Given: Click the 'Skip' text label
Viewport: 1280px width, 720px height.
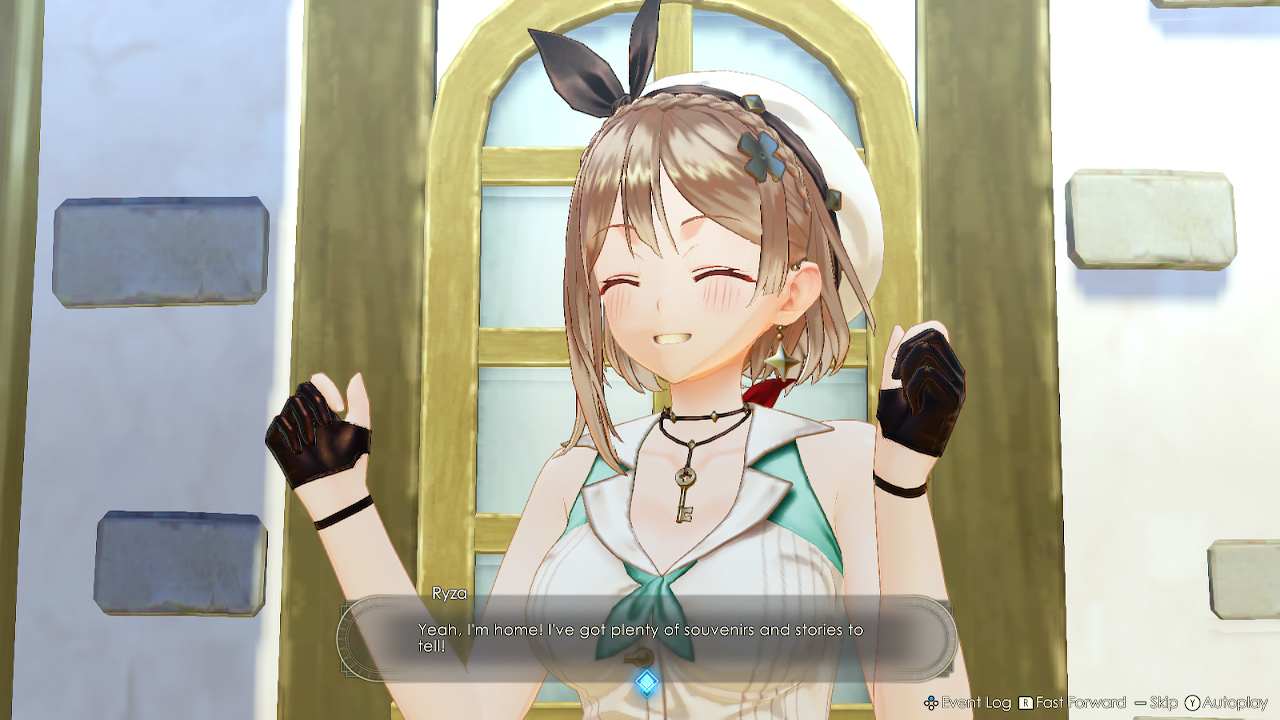Looking at the screenshot, I should click(1166, 703).
